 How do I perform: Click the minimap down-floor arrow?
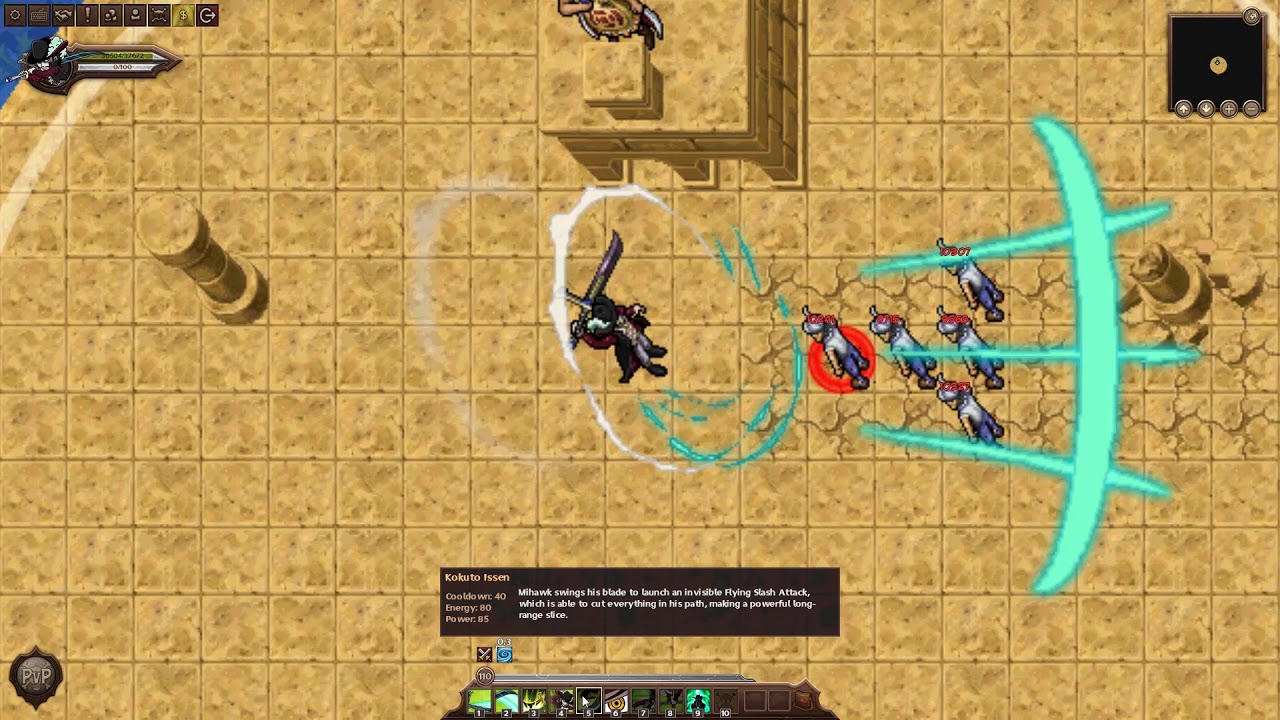pyautogui.click(x=1205, y=108)
